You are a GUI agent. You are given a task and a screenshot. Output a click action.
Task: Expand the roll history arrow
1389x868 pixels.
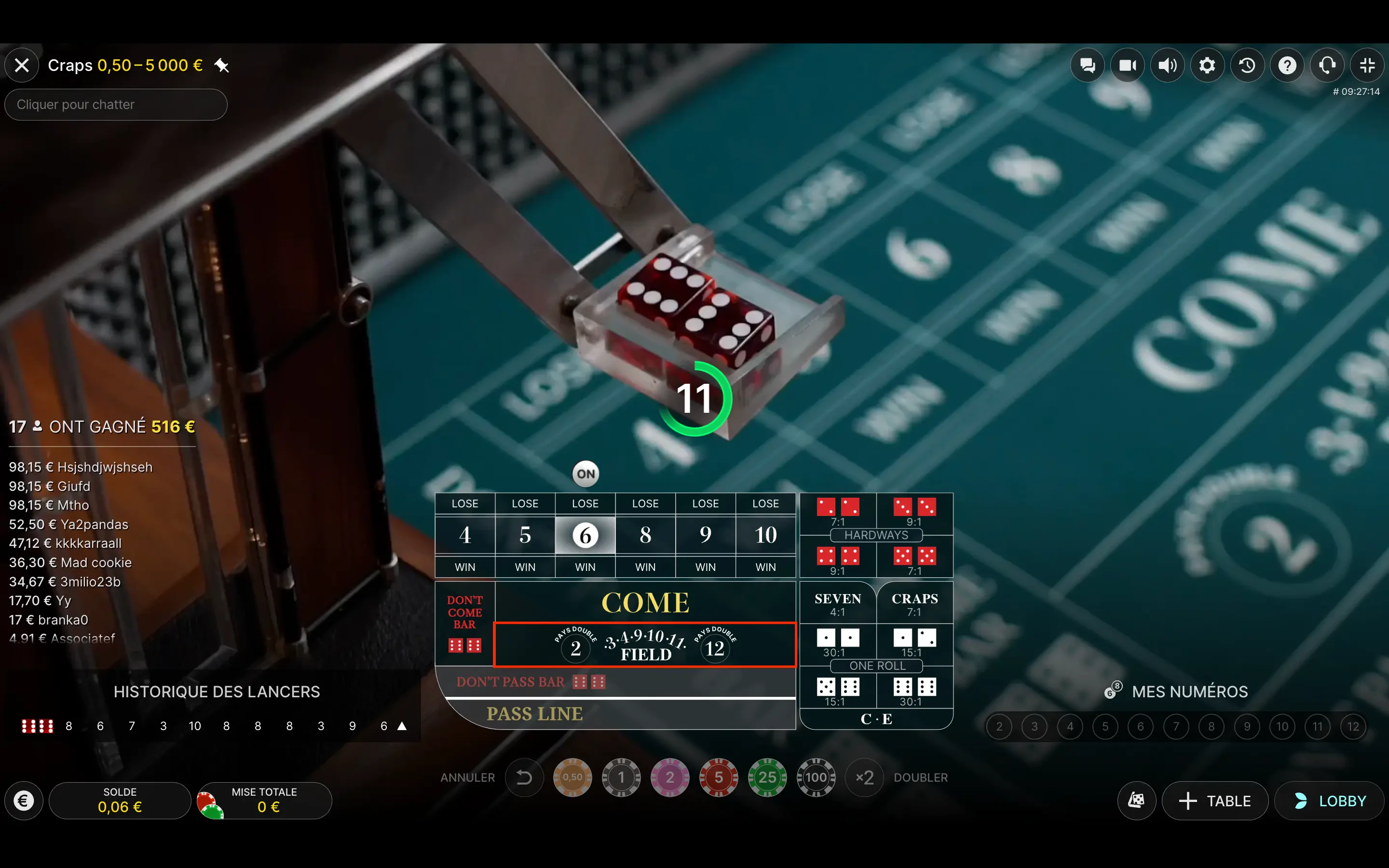(402, 726)
